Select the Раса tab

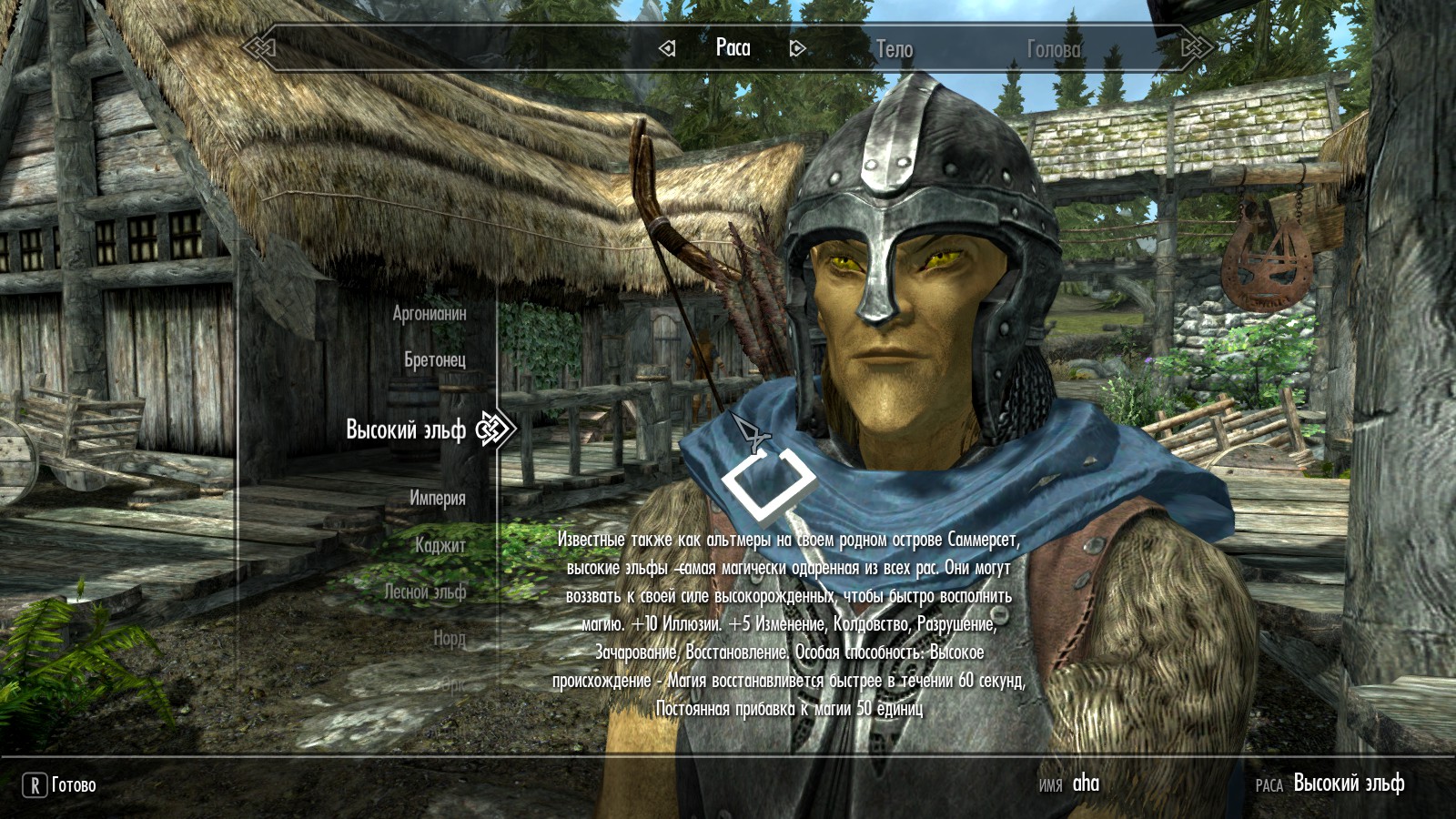pos(733,47)
